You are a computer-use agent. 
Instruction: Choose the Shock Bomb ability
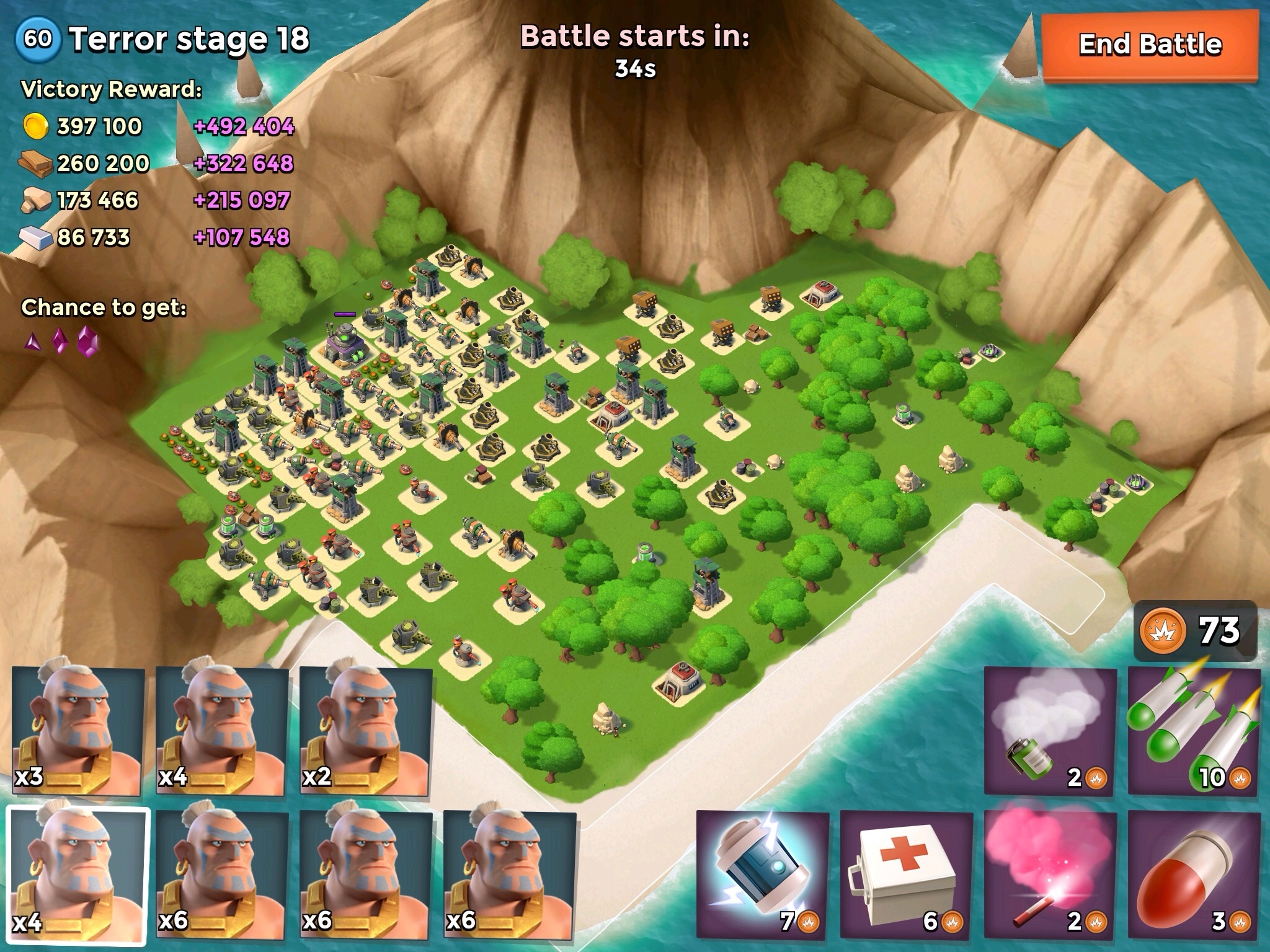tap(763, 874)
